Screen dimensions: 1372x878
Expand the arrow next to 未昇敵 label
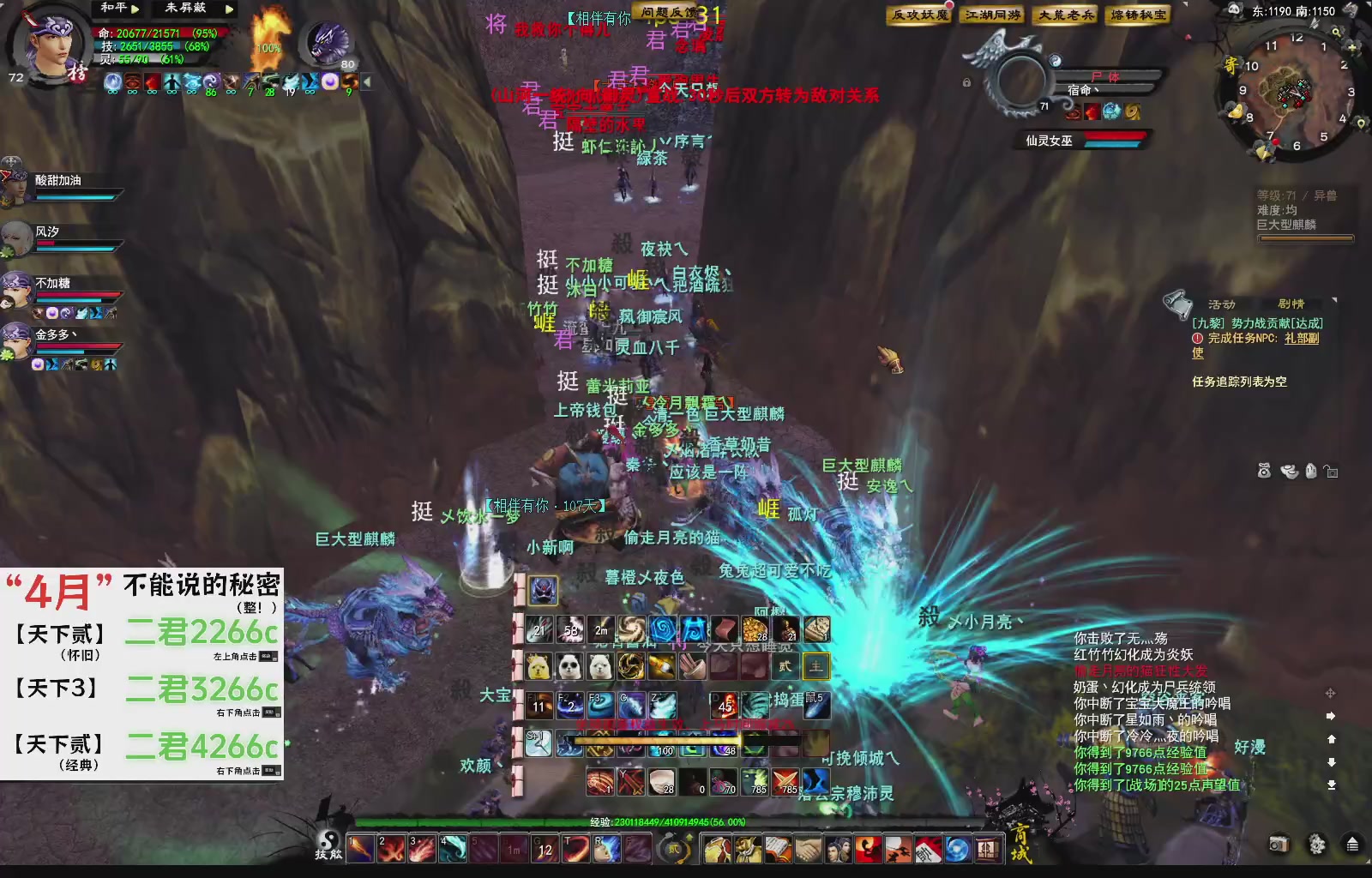click(x=230, y=10)
